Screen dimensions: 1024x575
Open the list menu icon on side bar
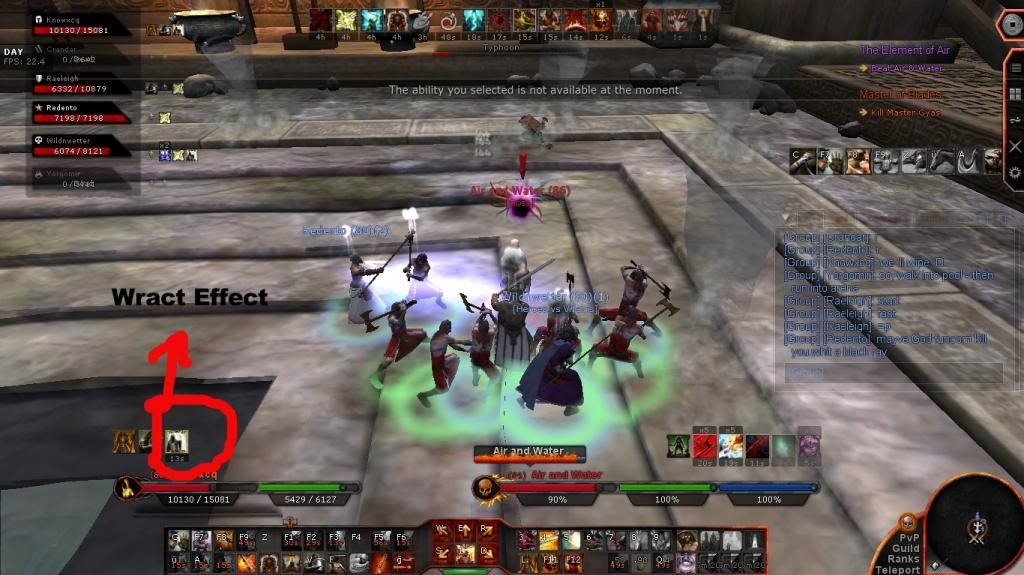click(x=1015, y=70)
